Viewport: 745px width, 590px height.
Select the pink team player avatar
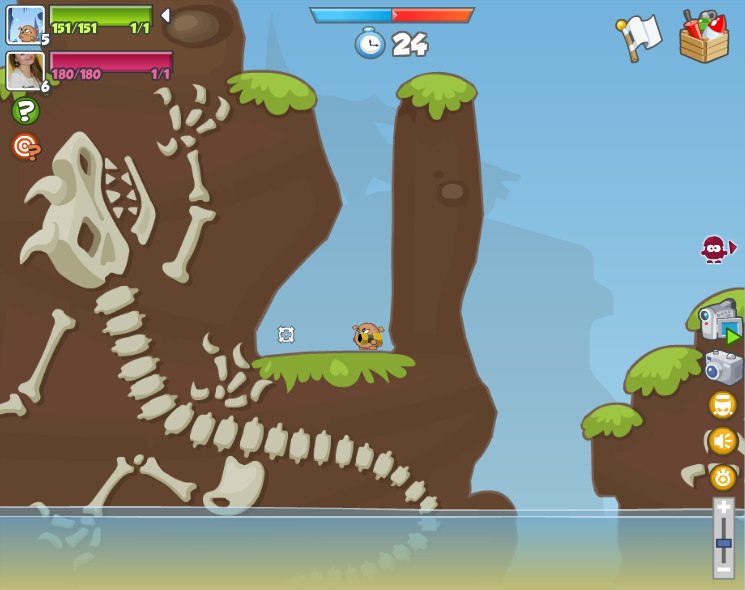(x=25, y=72)
